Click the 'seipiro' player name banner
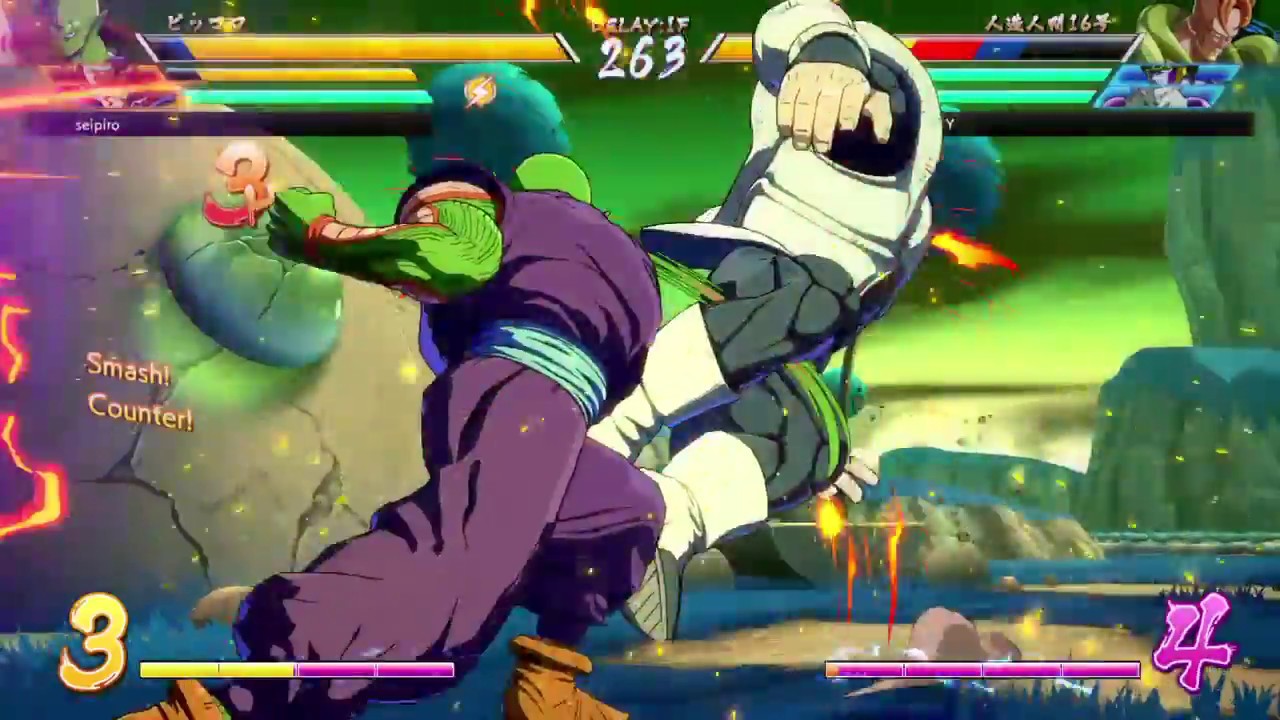1280x720 pixels. [97, 125]
